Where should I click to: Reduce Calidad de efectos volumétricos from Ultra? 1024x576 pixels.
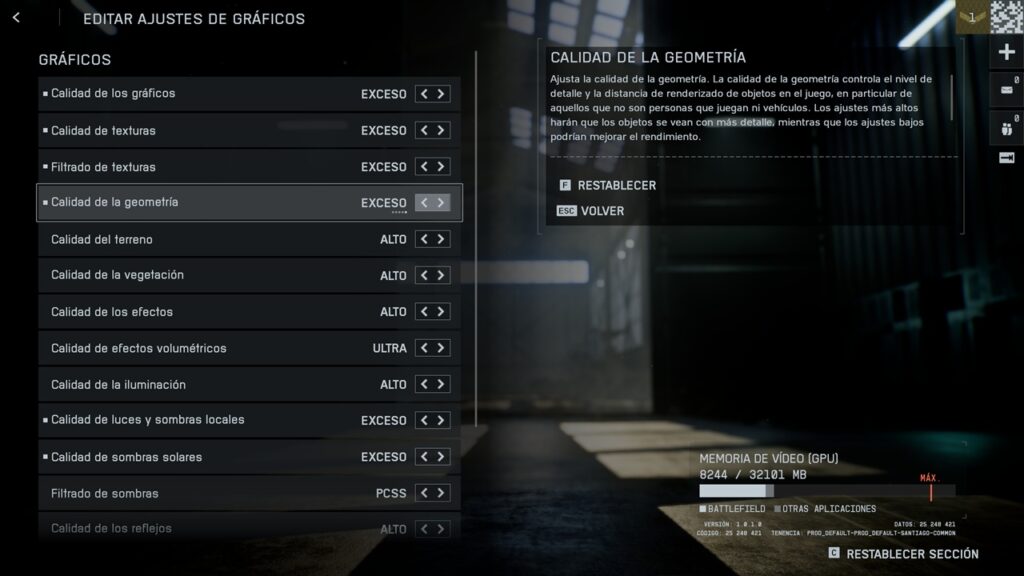tap(424, 348)
